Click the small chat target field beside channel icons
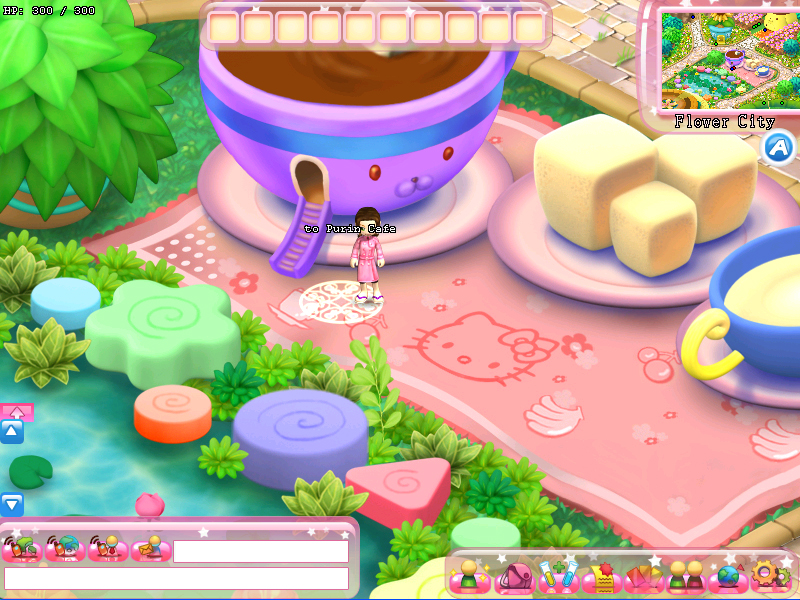Screen dimensions: 800x600 point(260,551)
